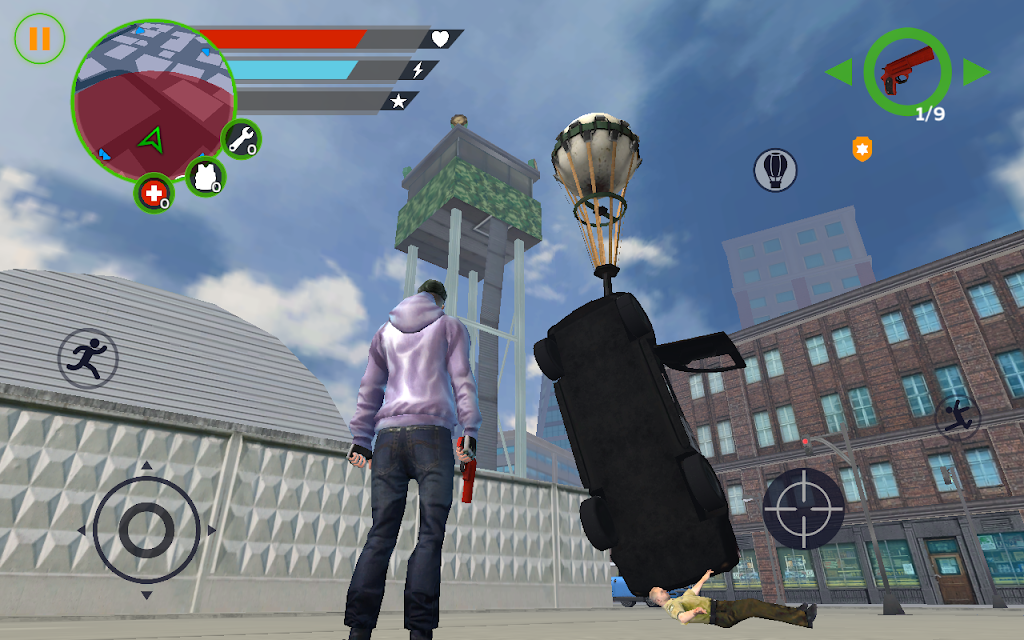Switch to the next weapon with right arrow
This screenshot has width=1024, height=640.
click(976, 72)
